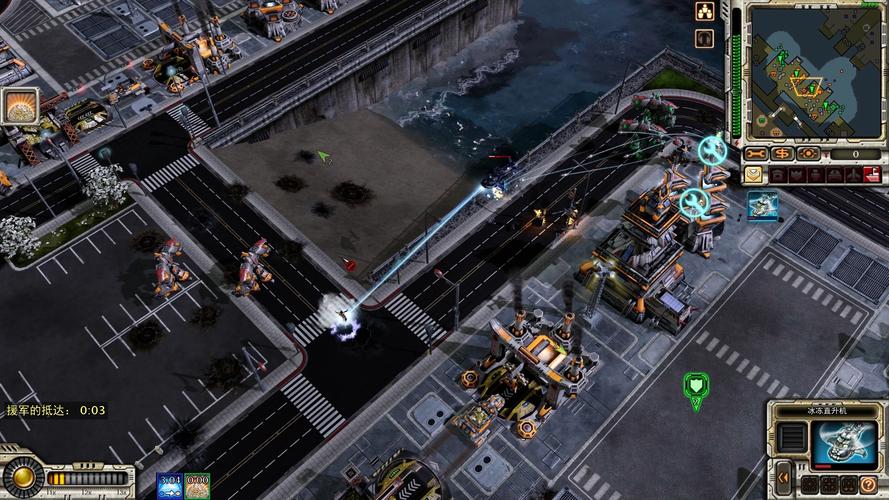The width and height of the screenshot is (889, 500).
Task: Click the green shield marker icon
Action: tap(695, 385)
